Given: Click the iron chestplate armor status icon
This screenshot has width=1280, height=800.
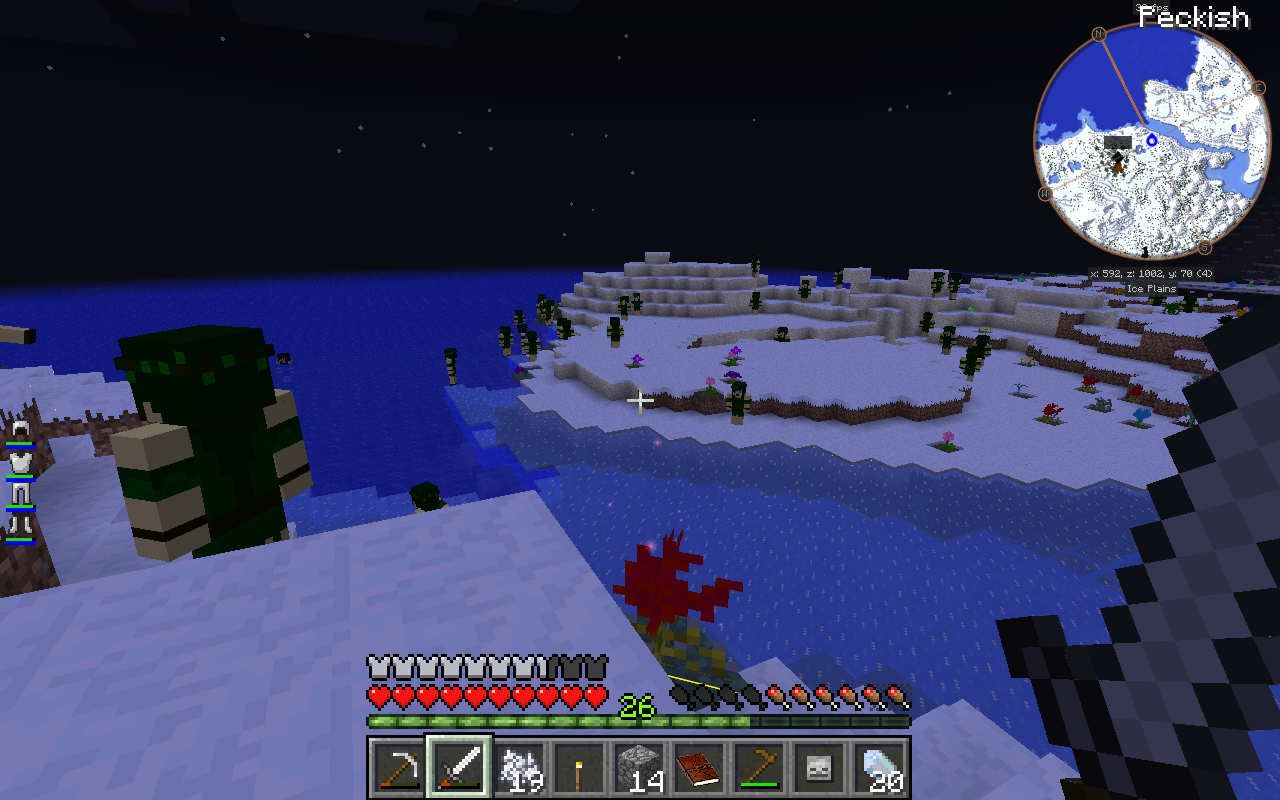Looking at the screenshot, I should click(x=20, y=463).
